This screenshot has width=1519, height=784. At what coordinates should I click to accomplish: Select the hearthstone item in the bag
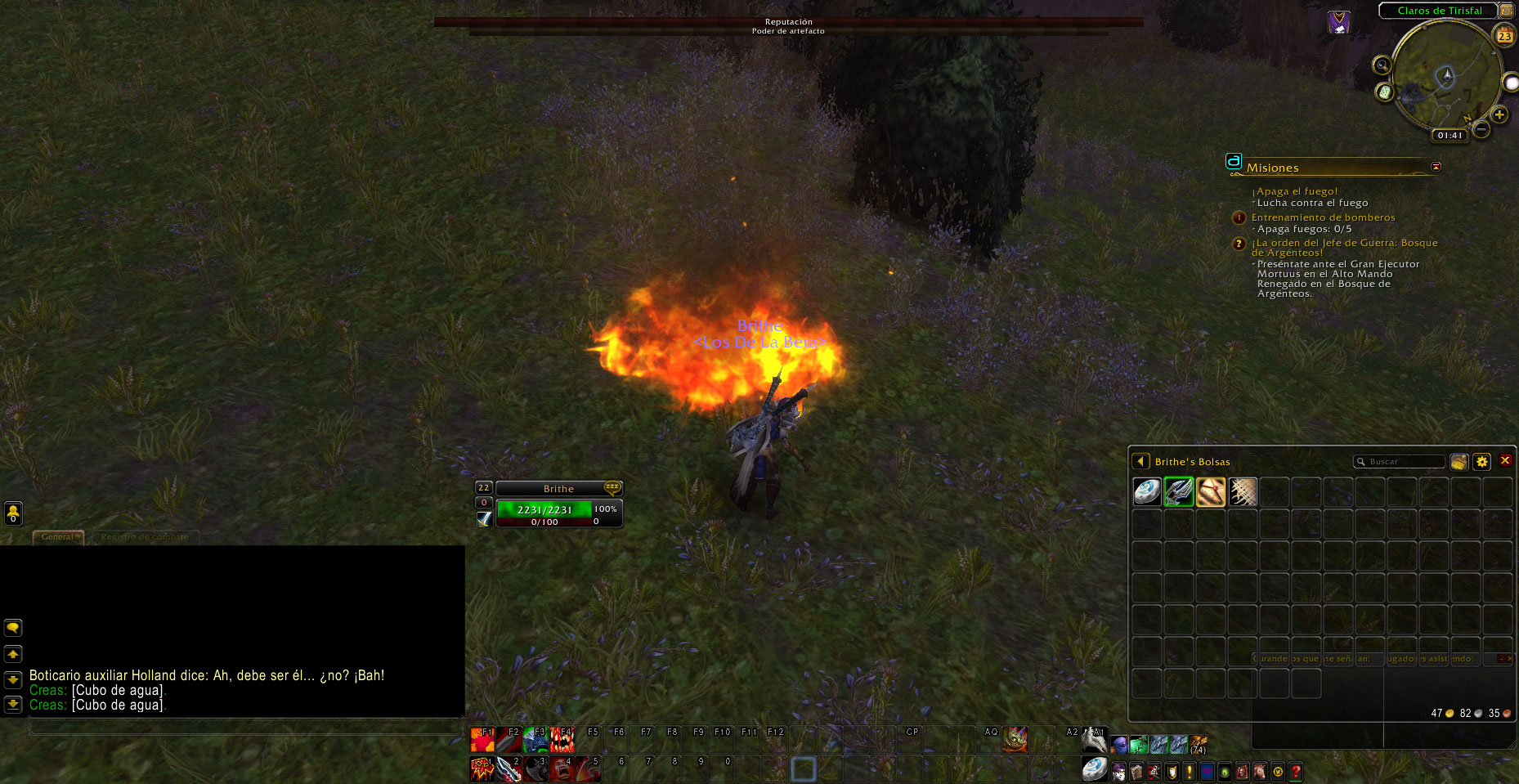coord(1147,492)
